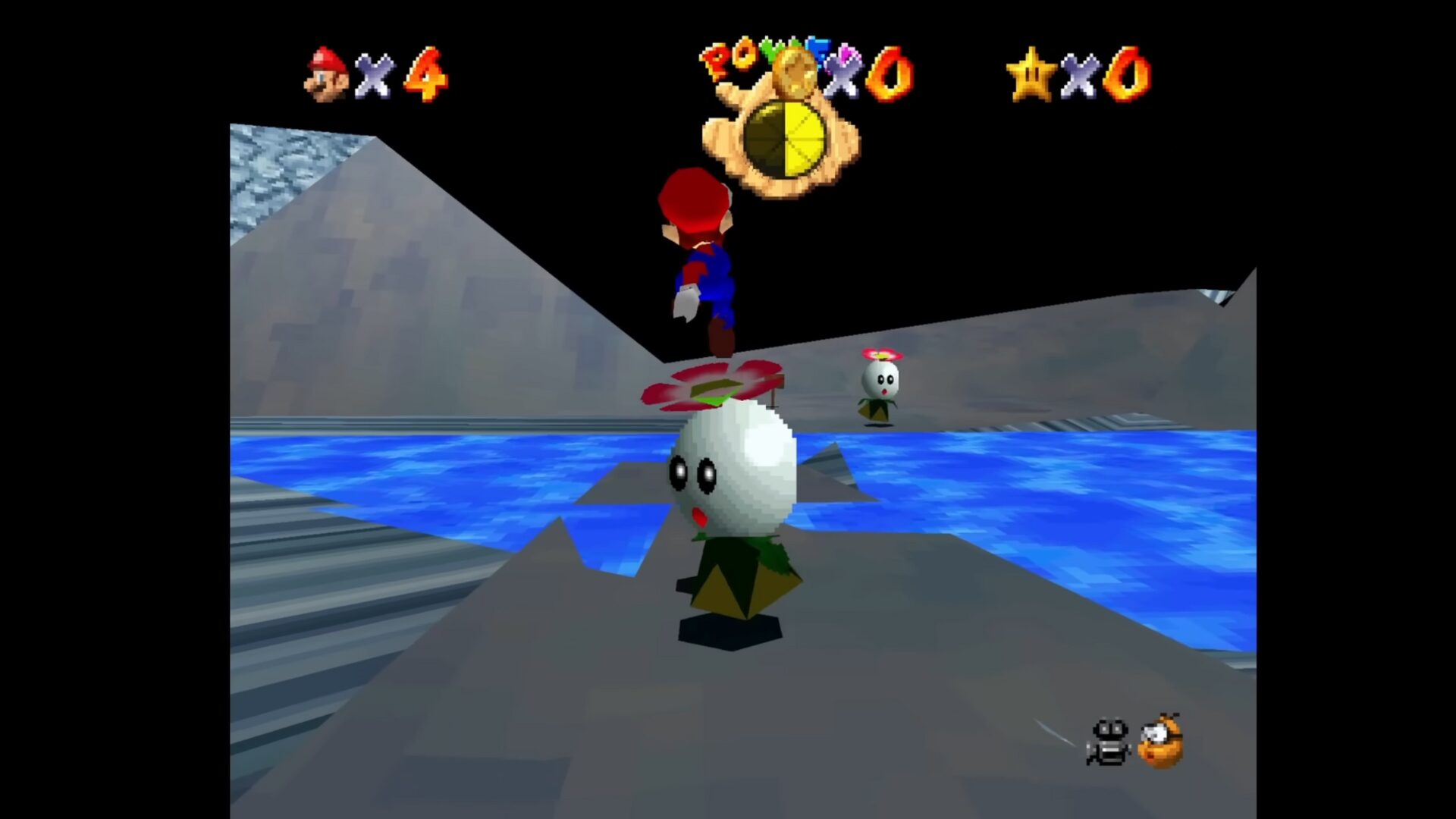Click the yellow power star icon
1456x819 pixels.
pos(1031,74)
